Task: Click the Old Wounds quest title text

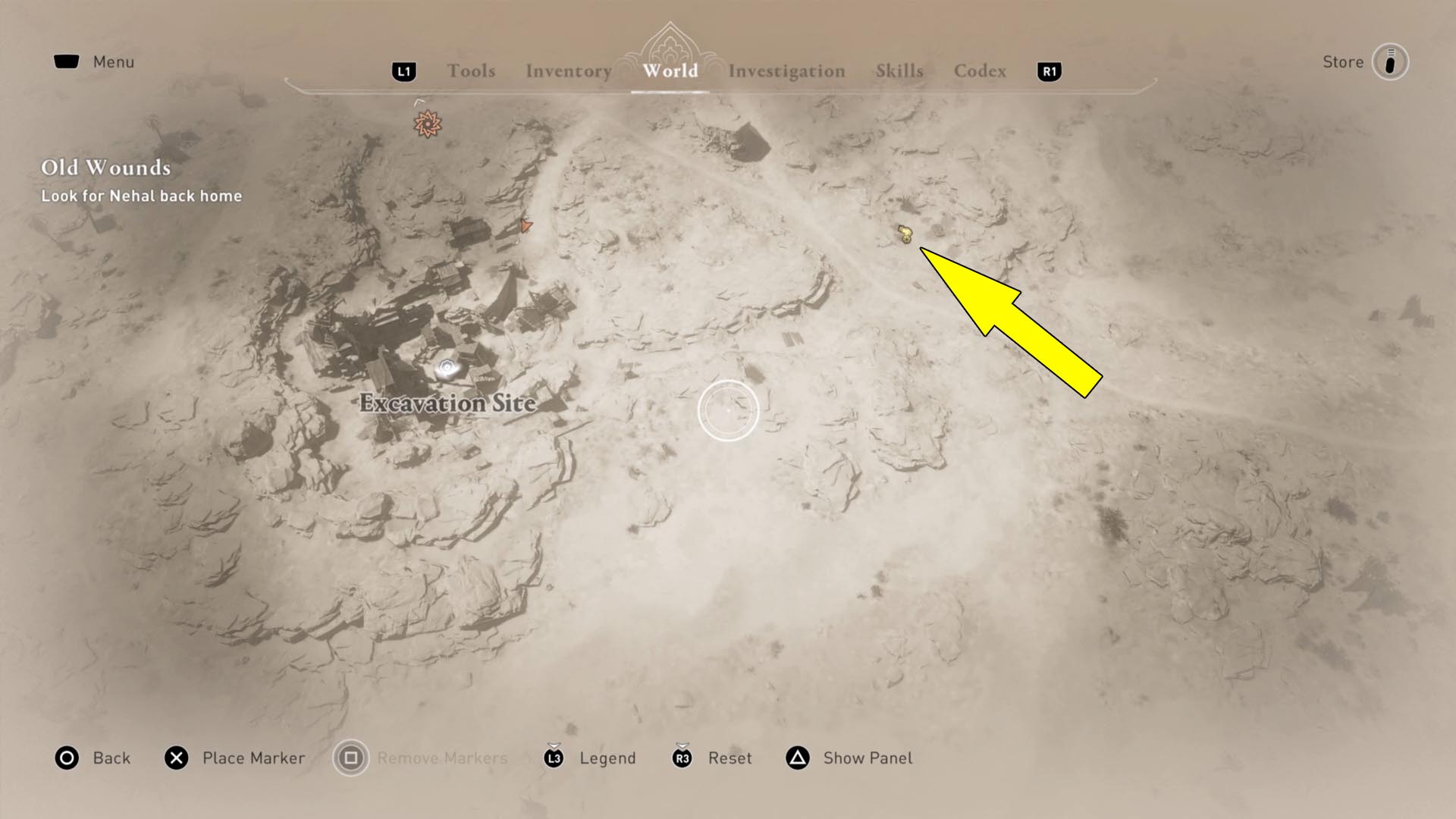Action: (x=105, y=168)
